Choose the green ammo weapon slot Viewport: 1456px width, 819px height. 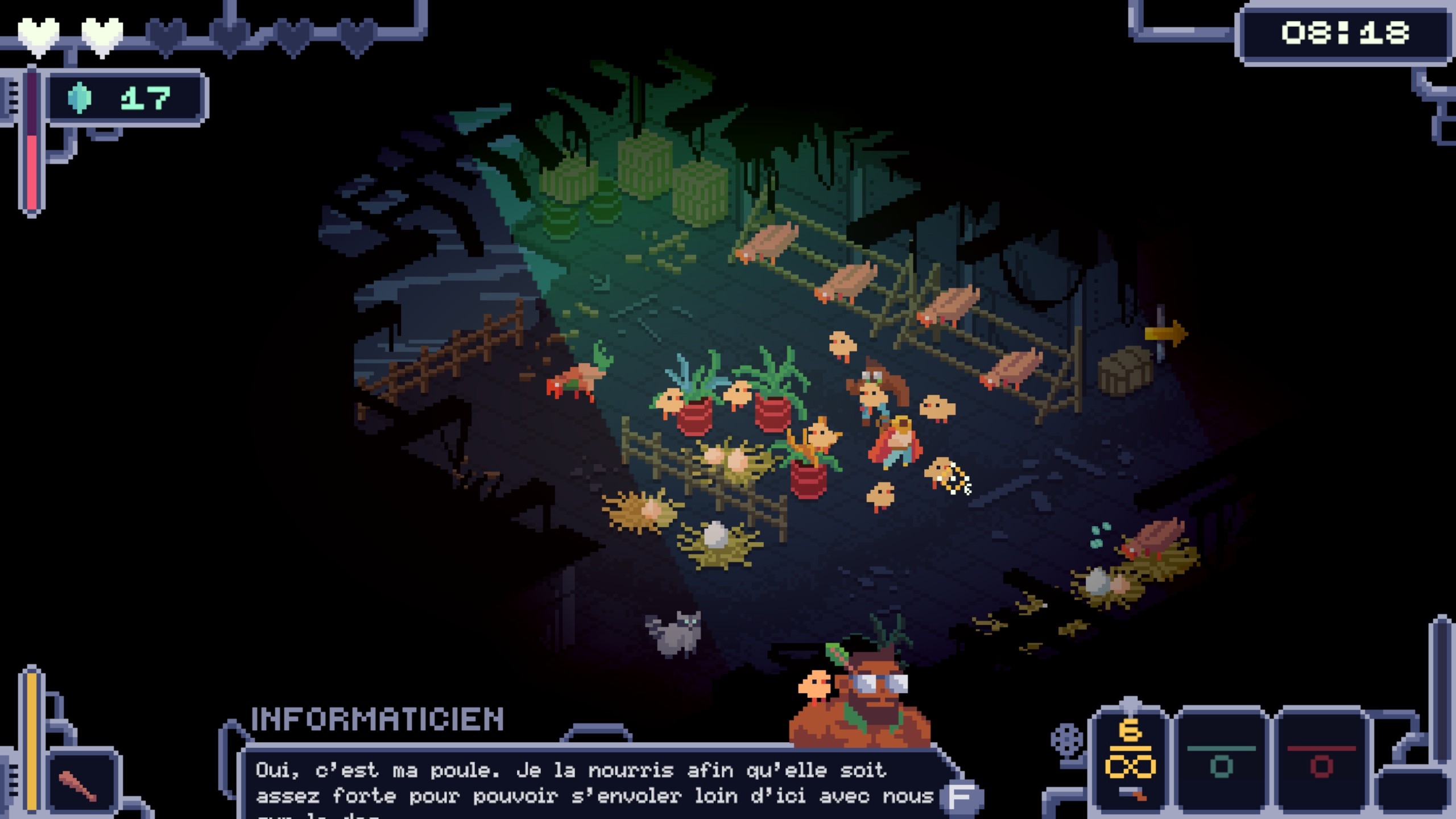pos(1221,762)
